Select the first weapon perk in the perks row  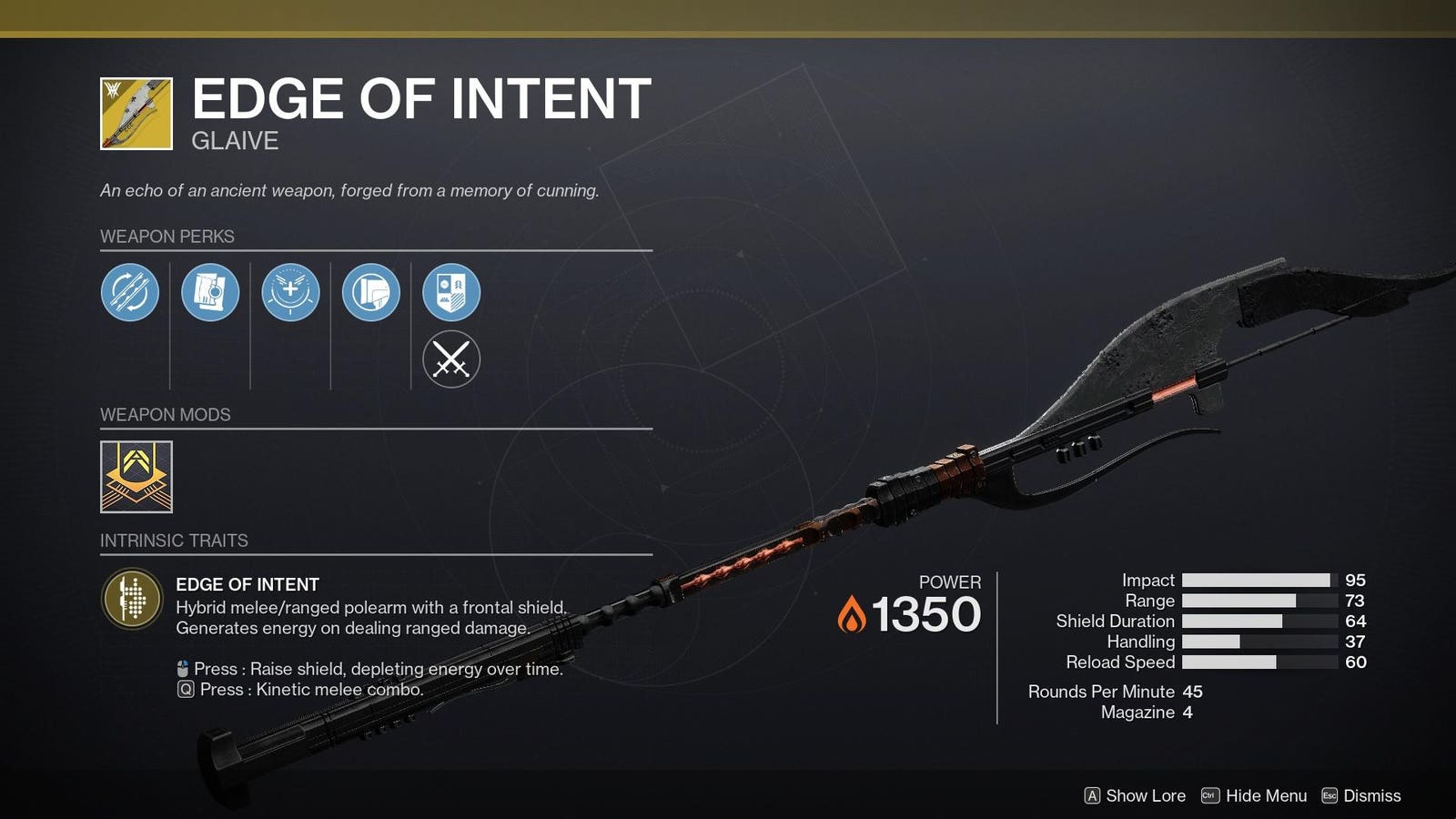130,292
